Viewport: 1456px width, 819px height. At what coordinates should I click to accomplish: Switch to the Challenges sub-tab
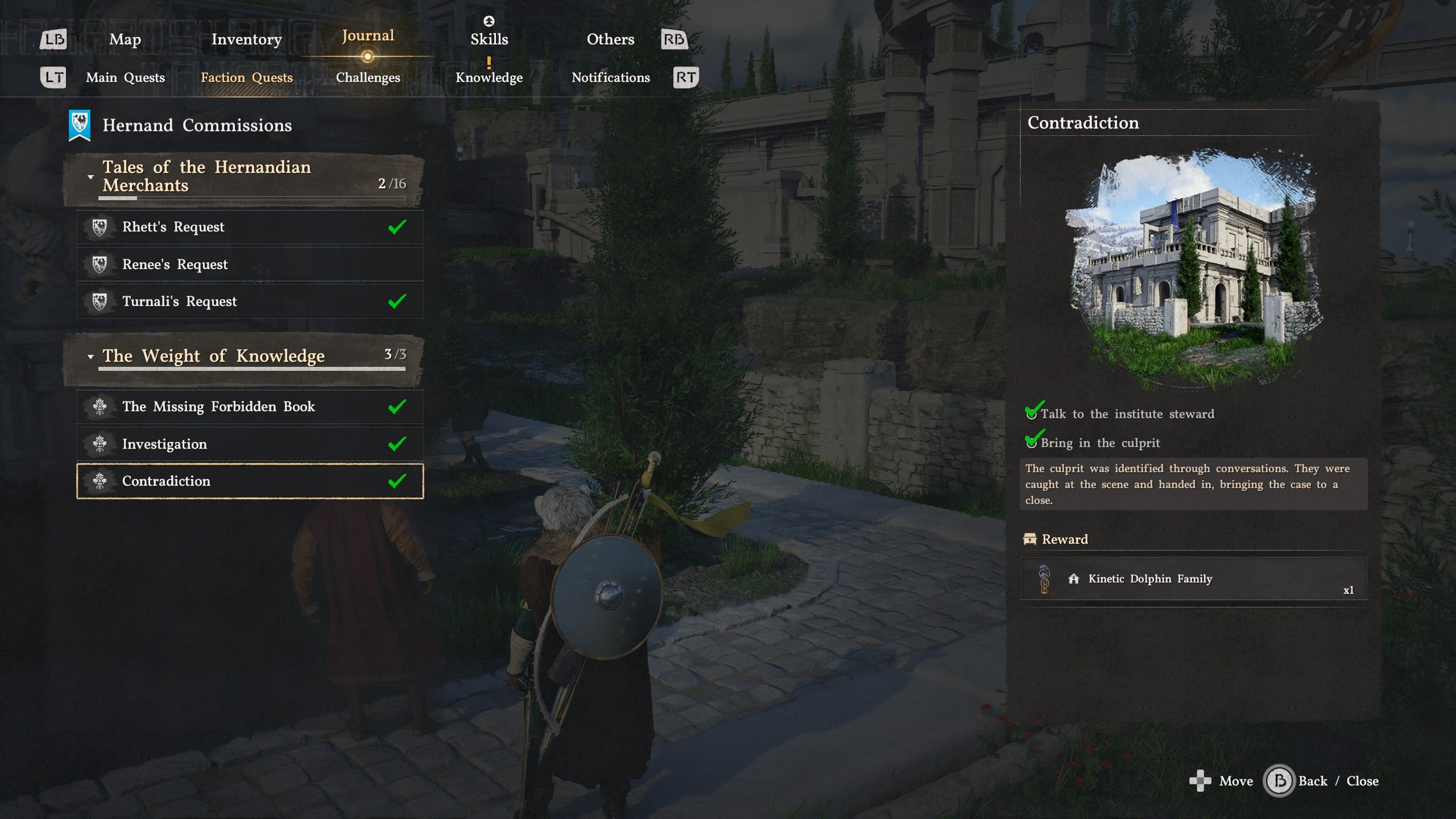coord(368,77)
